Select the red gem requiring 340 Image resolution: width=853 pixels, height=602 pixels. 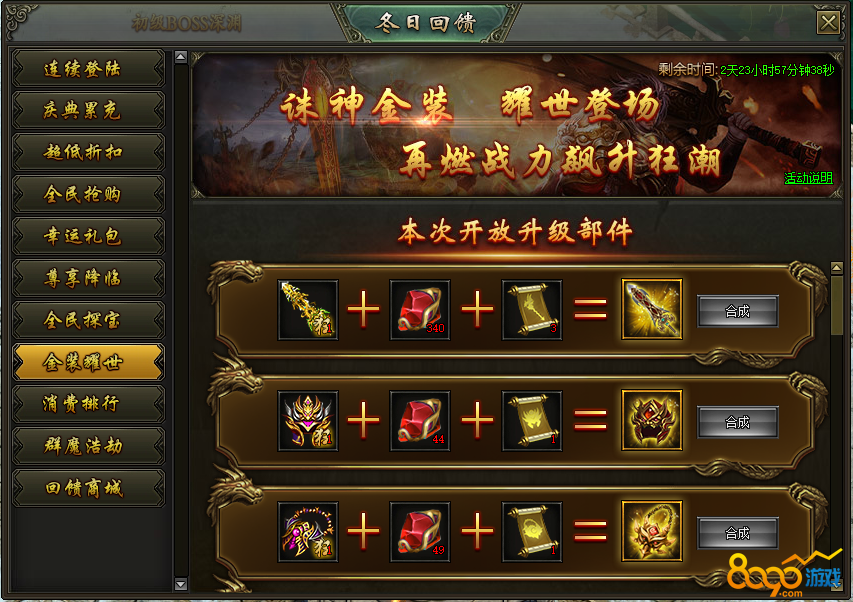[x=420, y=310]
